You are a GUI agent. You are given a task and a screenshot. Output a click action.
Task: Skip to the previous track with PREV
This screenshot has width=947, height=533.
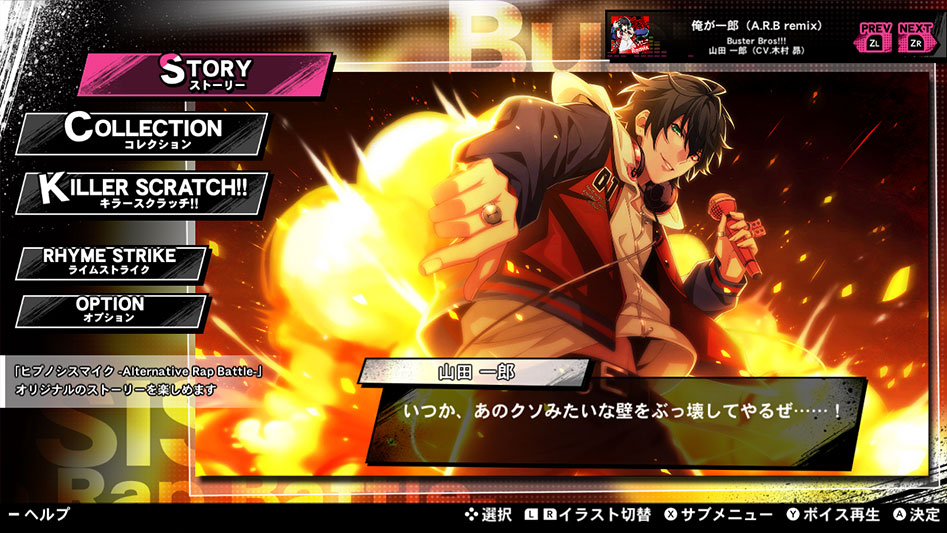pyautogui.click(x=874, y=38)
